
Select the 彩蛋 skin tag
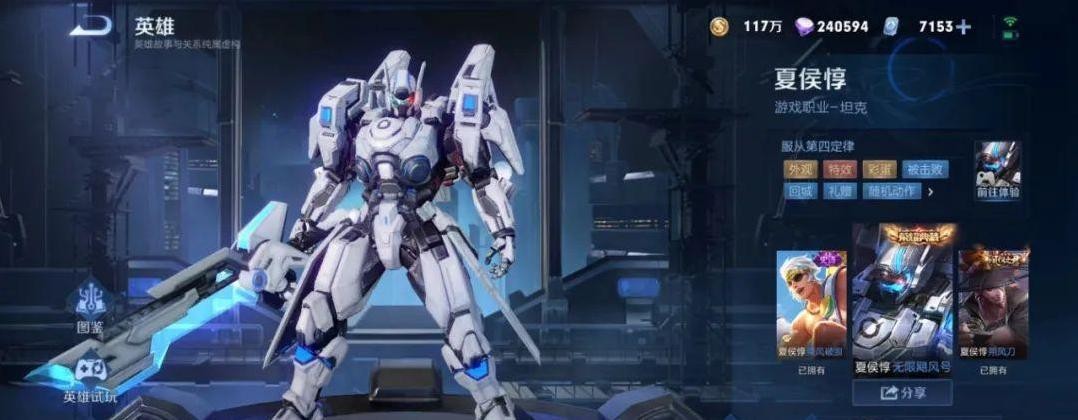point(880,169)
